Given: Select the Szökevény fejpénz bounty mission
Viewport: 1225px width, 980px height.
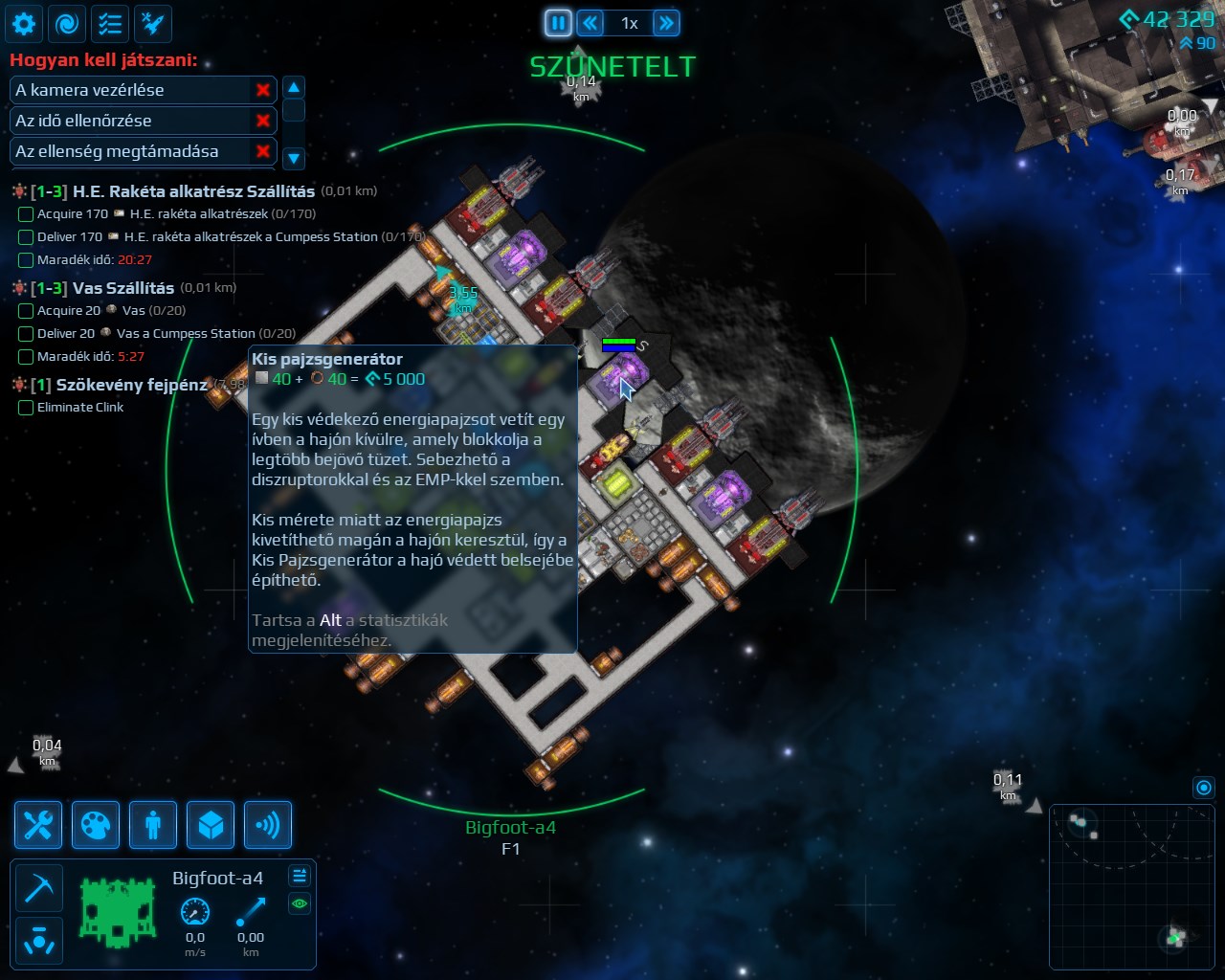Looking at the screenshot, I should tap(131, 385).
